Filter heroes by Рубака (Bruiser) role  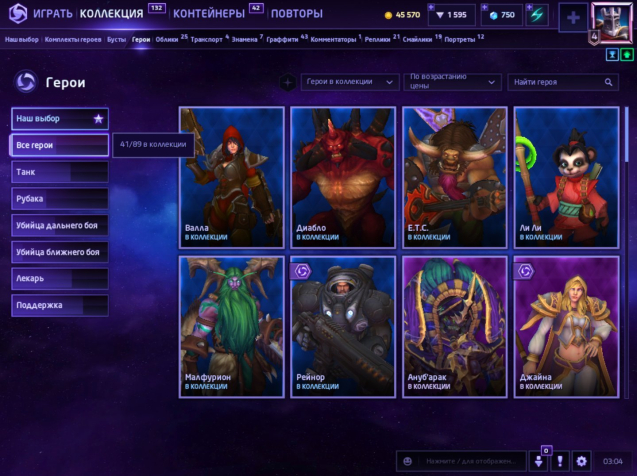coord(59,198)
